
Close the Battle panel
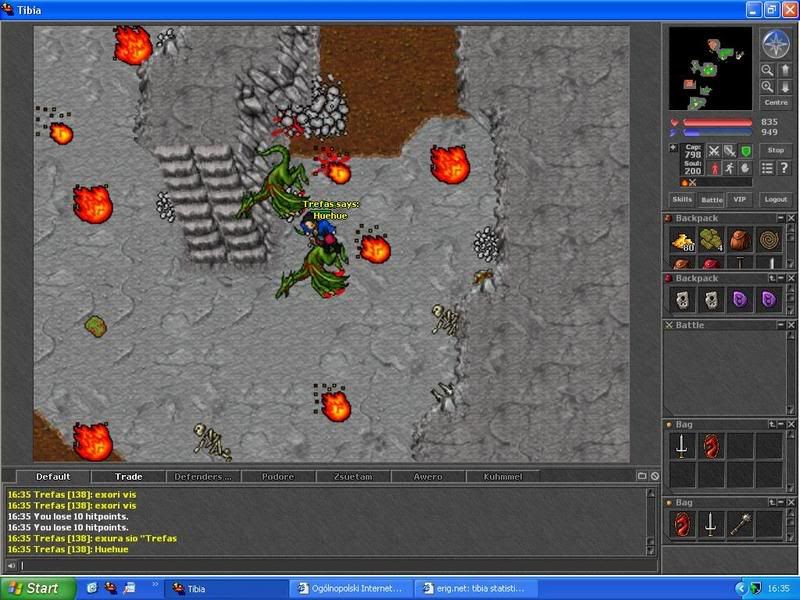click(790, 325)
